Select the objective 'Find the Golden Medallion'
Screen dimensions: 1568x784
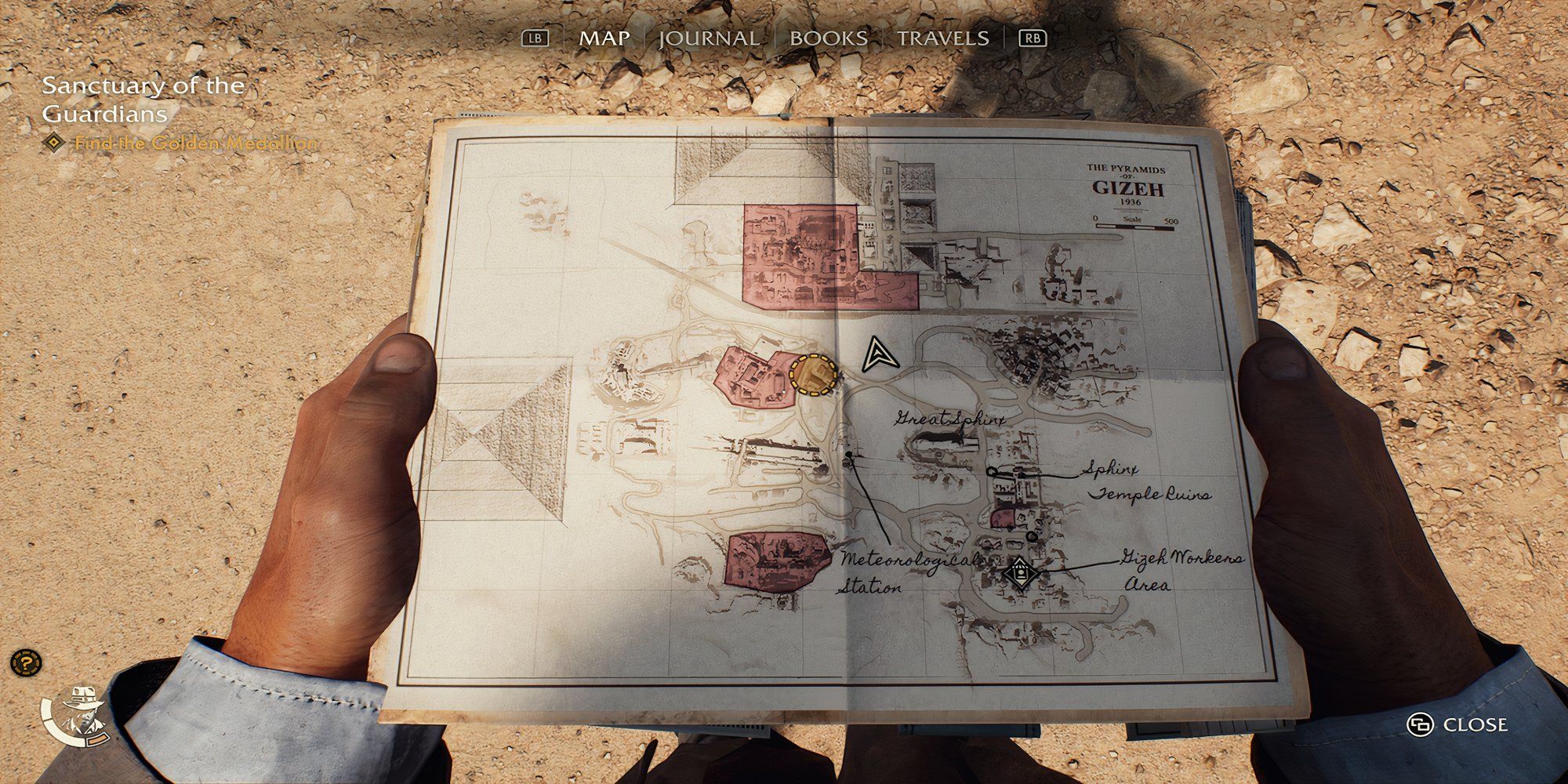[196, 143]
